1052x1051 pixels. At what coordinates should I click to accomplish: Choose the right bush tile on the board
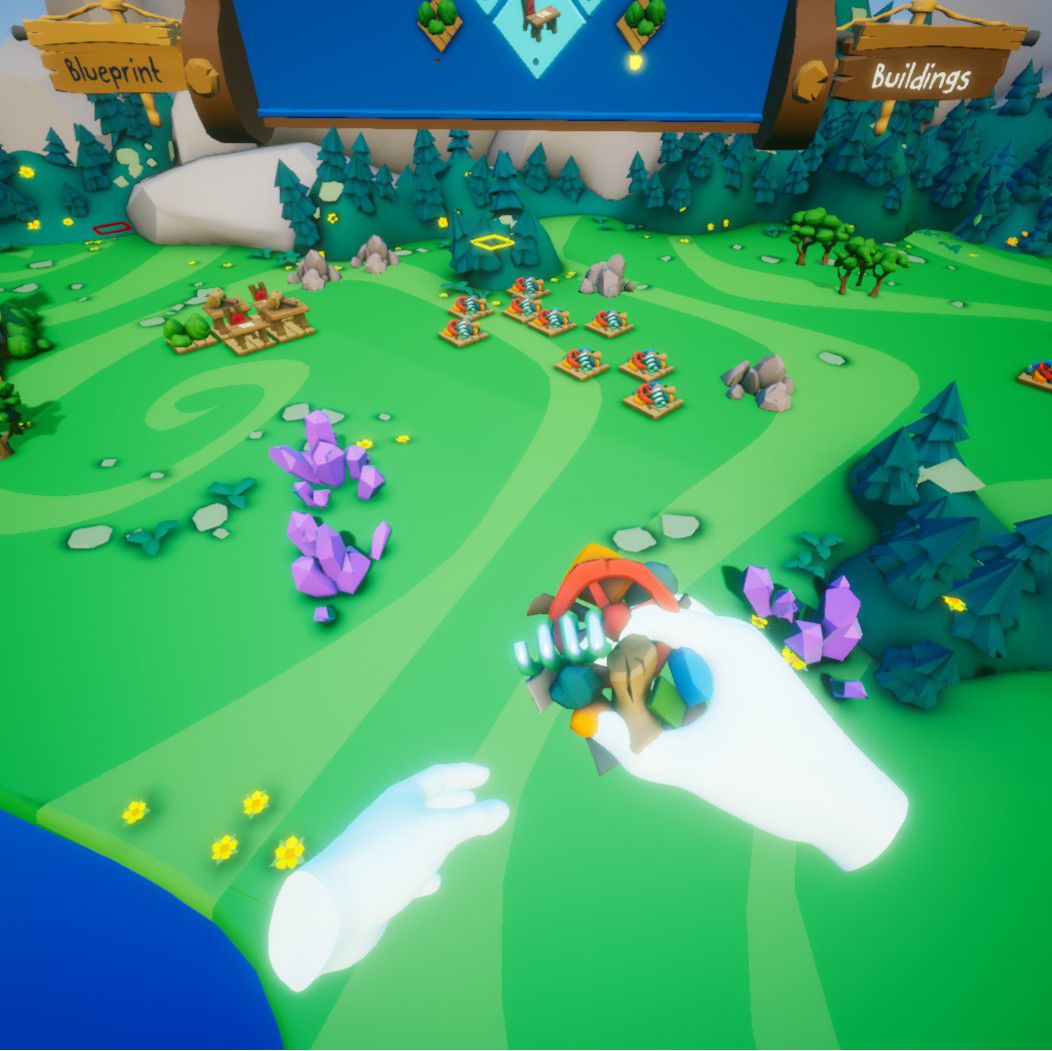(642, 20)
